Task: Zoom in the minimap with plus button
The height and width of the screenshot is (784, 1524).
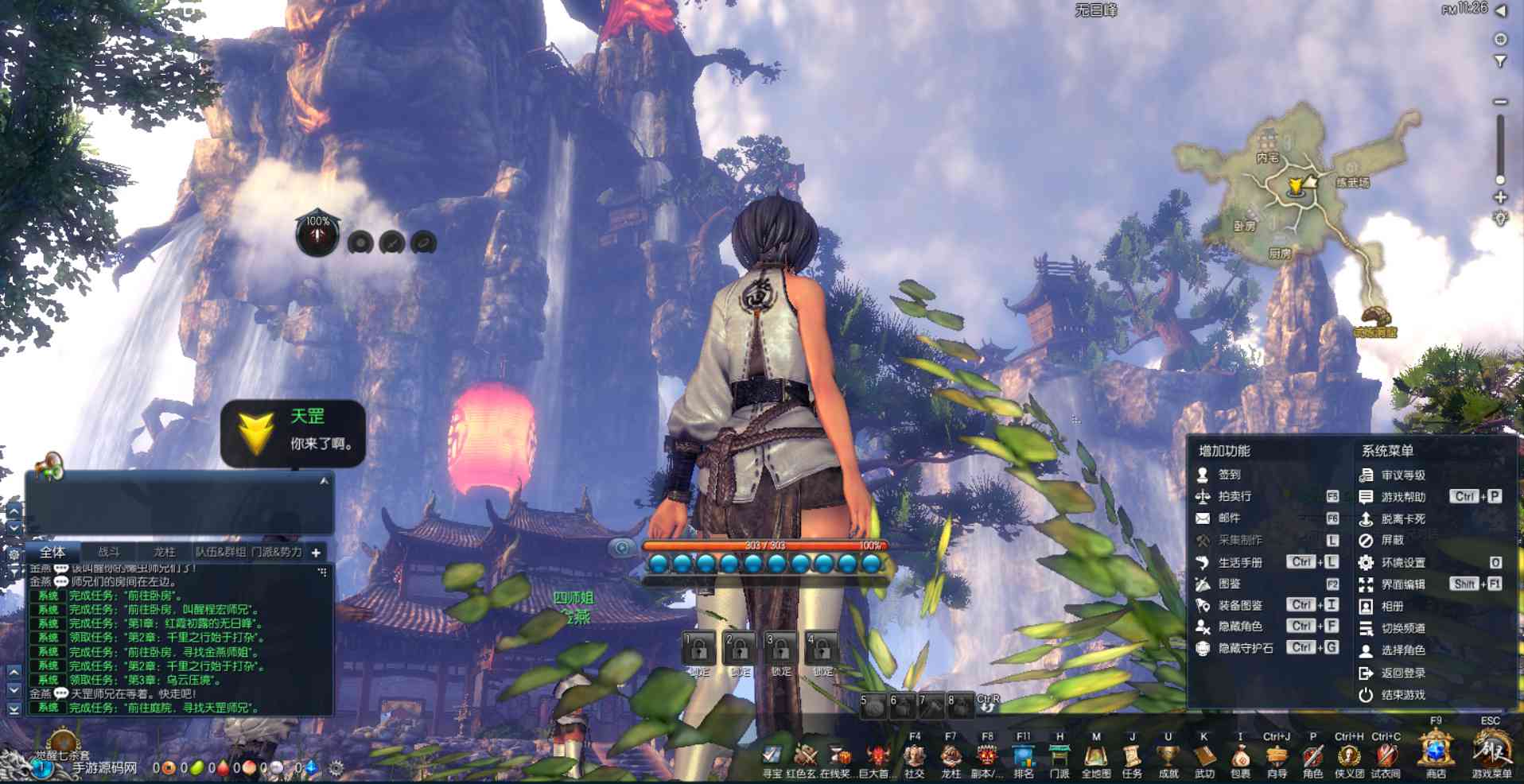Action: 1500,197
